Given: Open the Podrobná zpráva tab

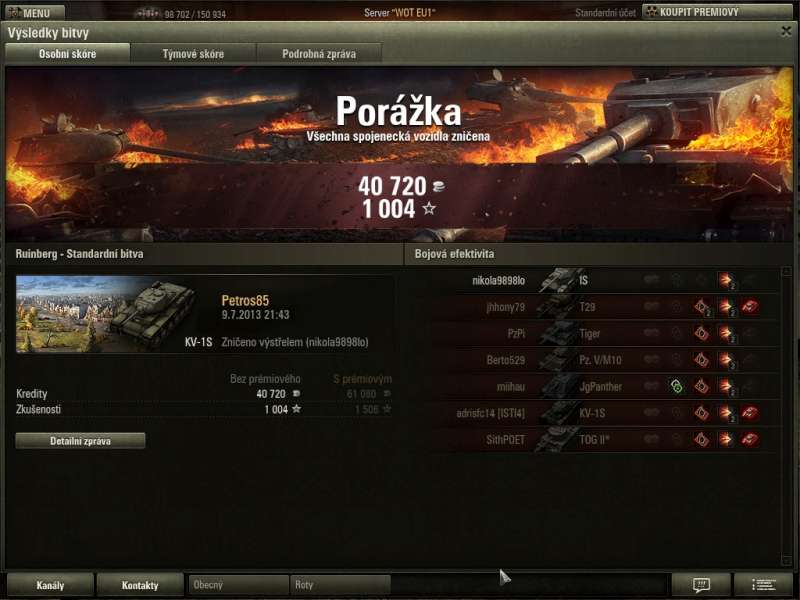Looking at the screenshot, I should click(318, 54).
